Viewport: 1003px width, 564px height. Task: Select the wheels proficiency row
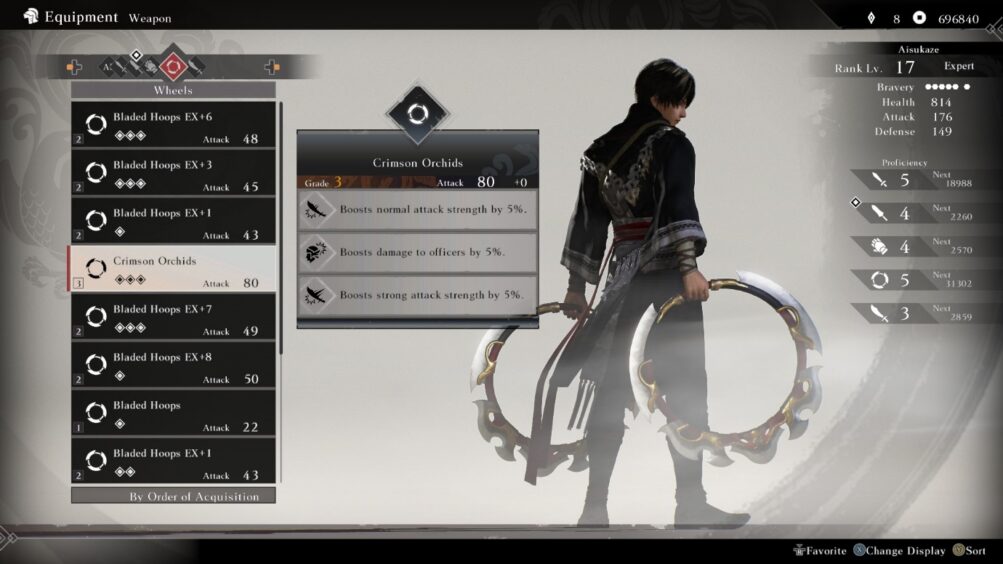click(x=905, y=281)
